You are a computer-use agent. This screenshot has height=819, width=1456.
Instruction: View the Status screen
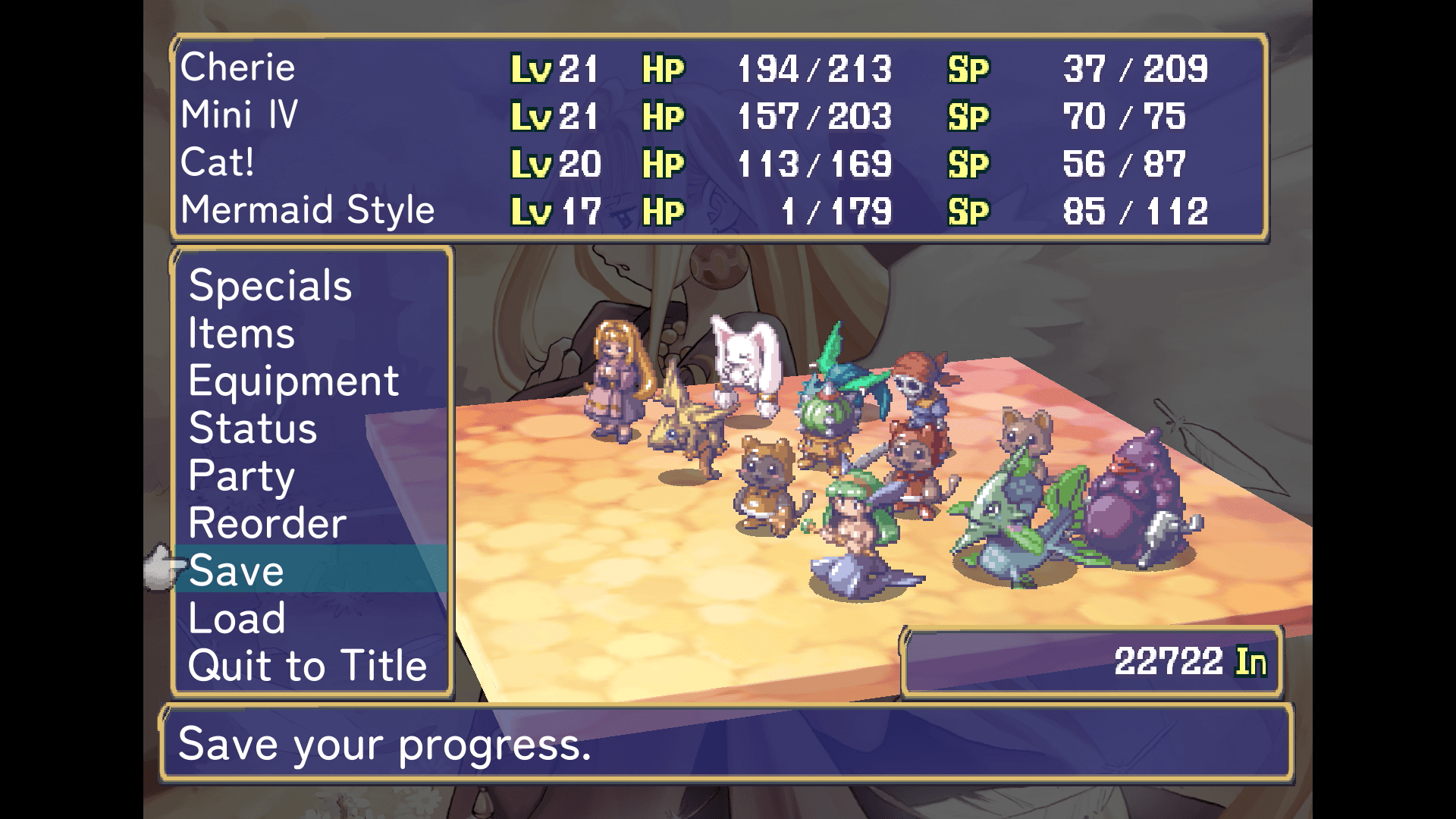coord(253,428)
